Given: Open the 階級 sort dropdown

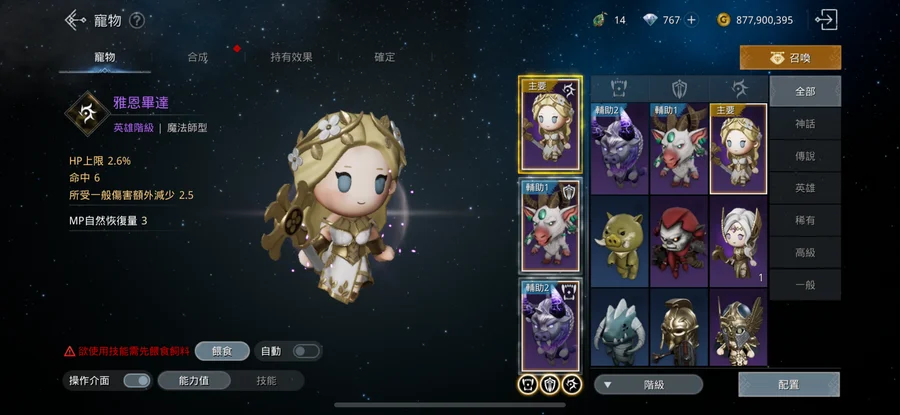Looking at the screenshot, I should click(x=648, y=384).
